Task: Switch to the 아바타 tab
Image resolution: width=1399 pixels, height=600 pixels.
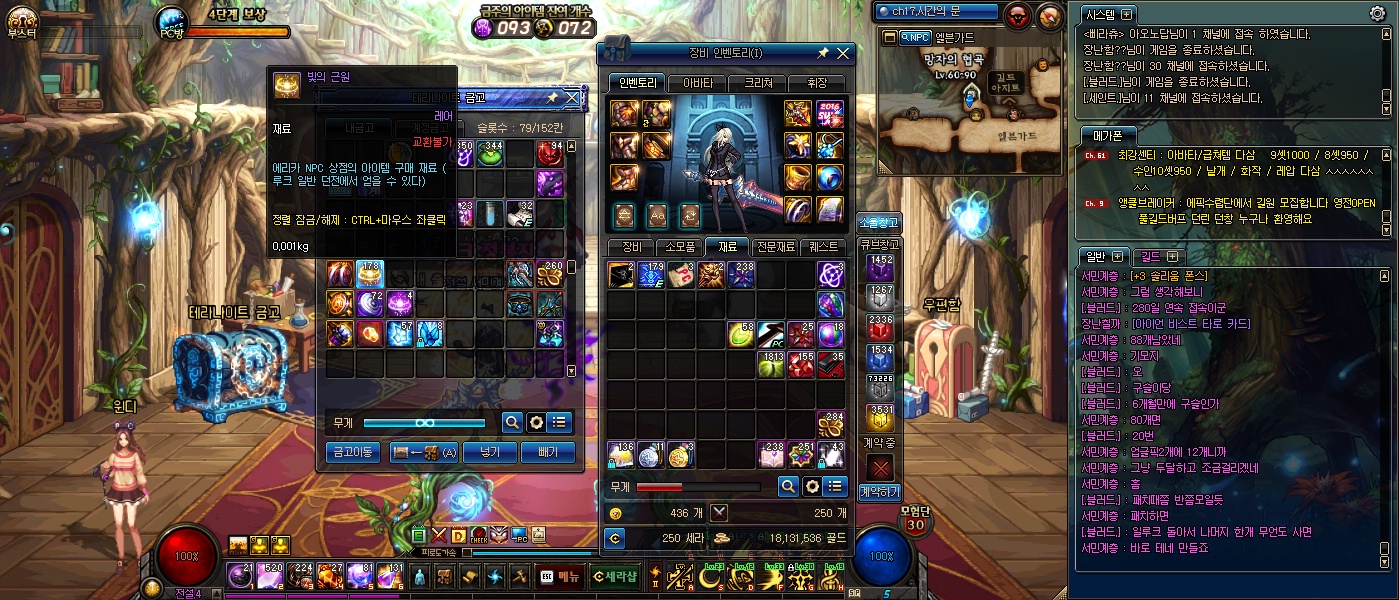Action: [697, 83]
